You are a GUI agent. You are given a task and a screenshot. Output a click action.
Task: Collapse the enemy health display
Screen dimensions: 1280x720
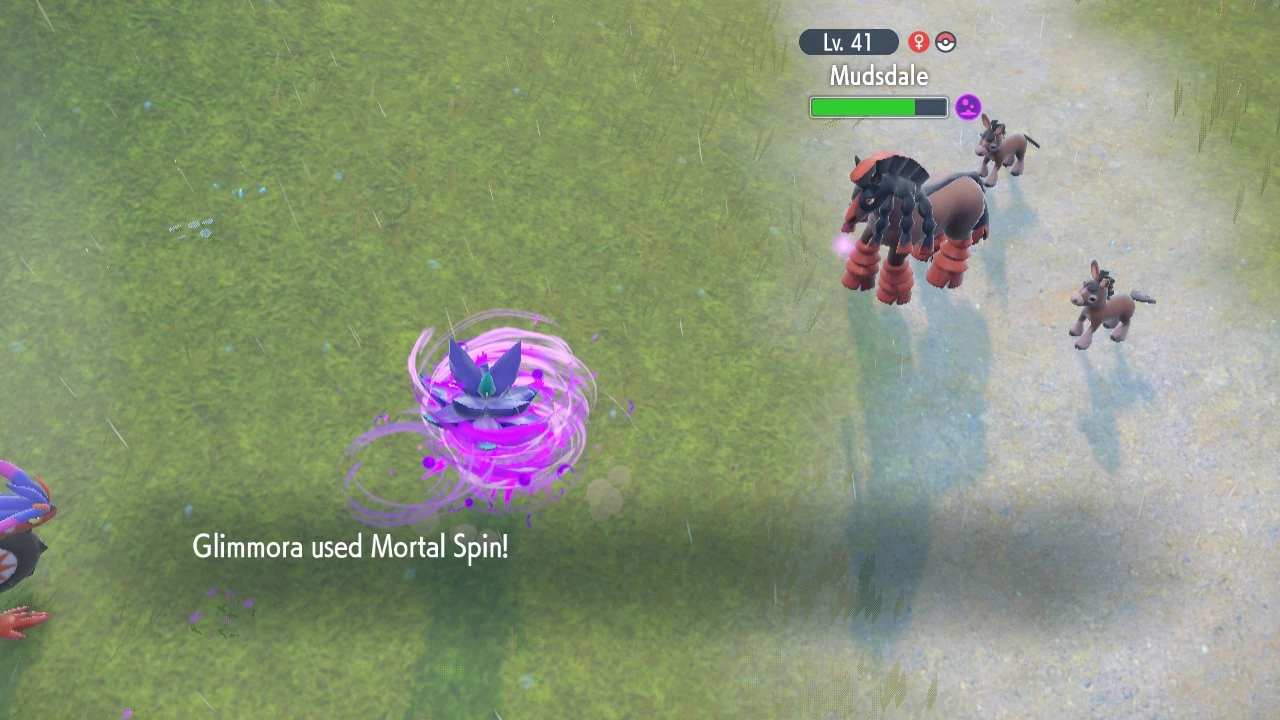click(x=878, y=107)
